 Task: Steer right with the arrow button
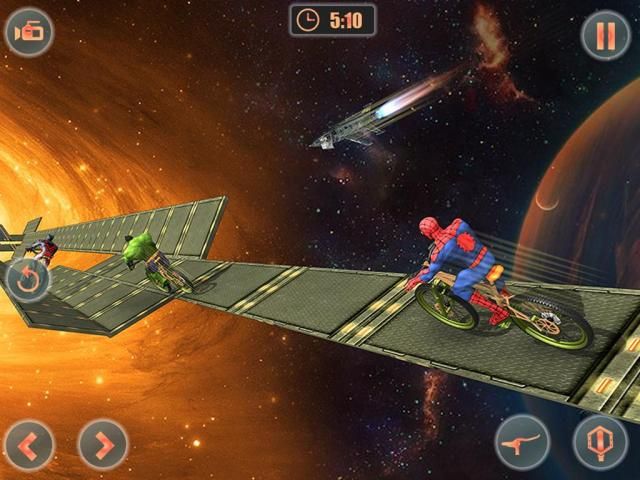[x=102, y=443]
